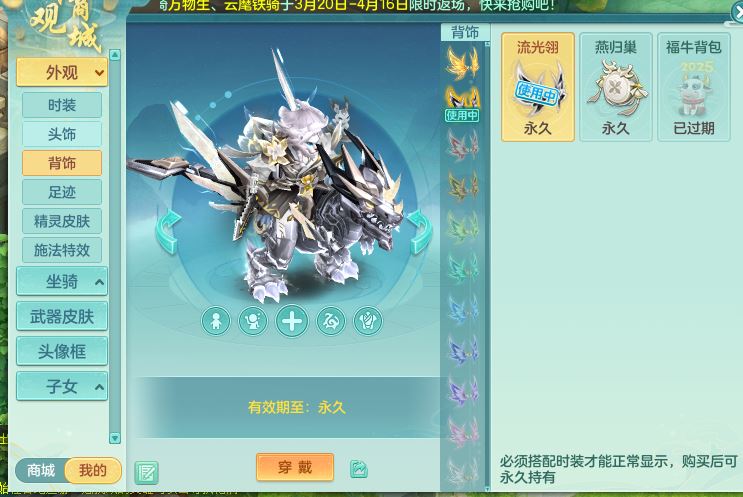Viewport: 743px width, 497px height.
Task: Switch to the 商城 shop tab
Action: coord(41,471)
